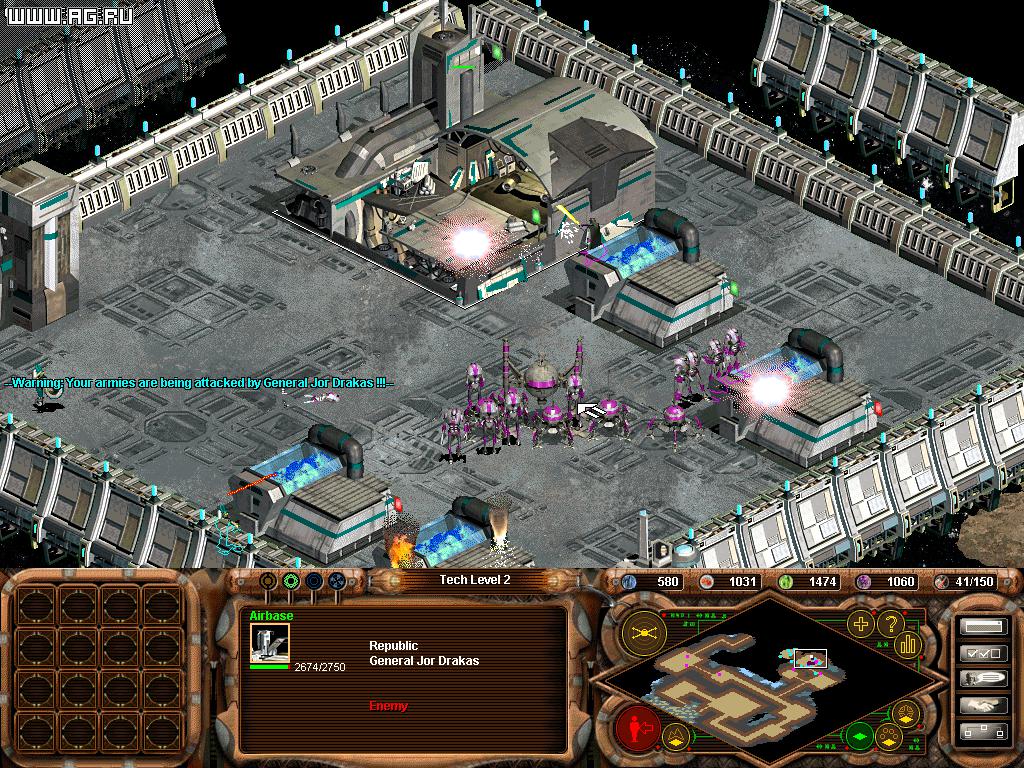Click the yellow radar crosshair button
Screen dimensions: 1024x768
point(644,632)
